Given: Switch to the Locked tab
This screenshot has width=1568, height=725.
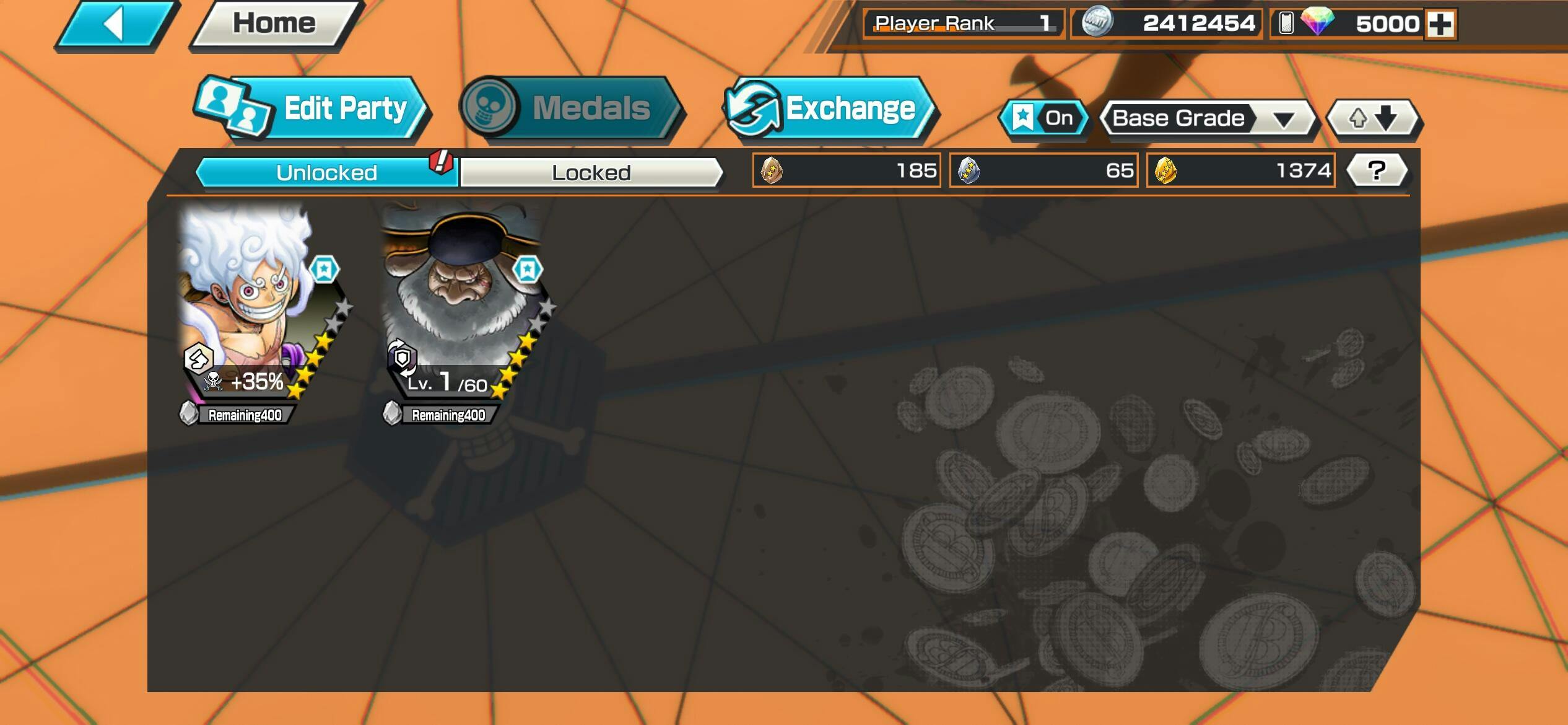Looking at the screenshot, I should point(591,172).
